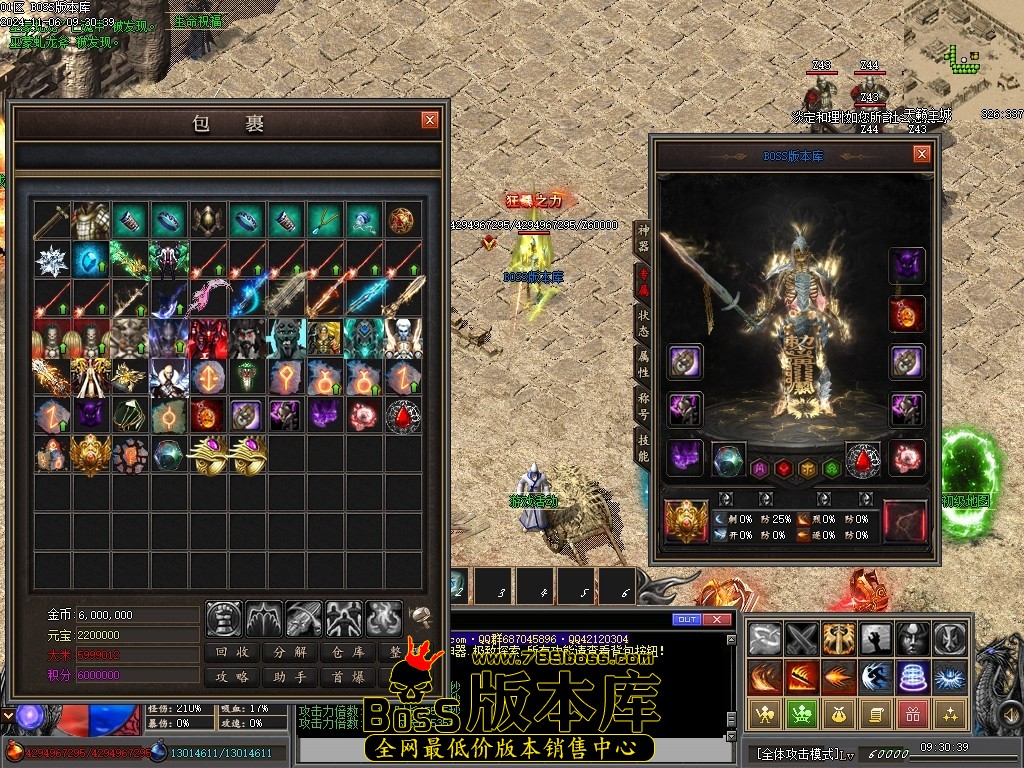Open the 助手 assistant button

(290, 677)
